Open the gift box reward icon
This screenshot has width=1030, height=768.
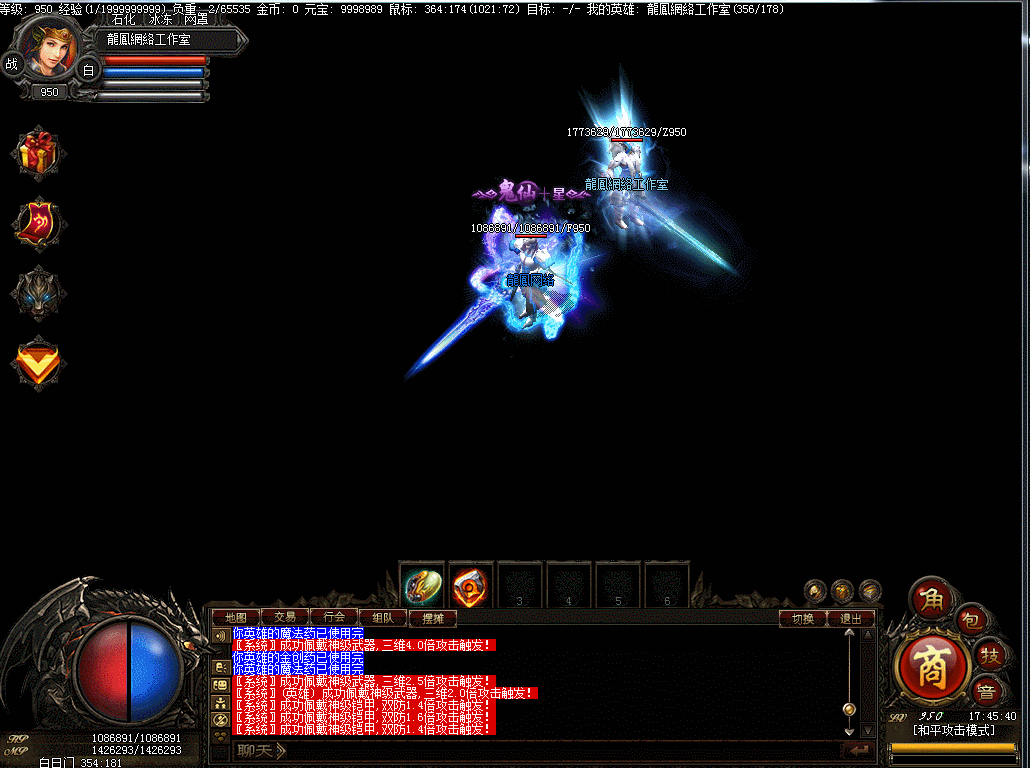coord(39,152)
